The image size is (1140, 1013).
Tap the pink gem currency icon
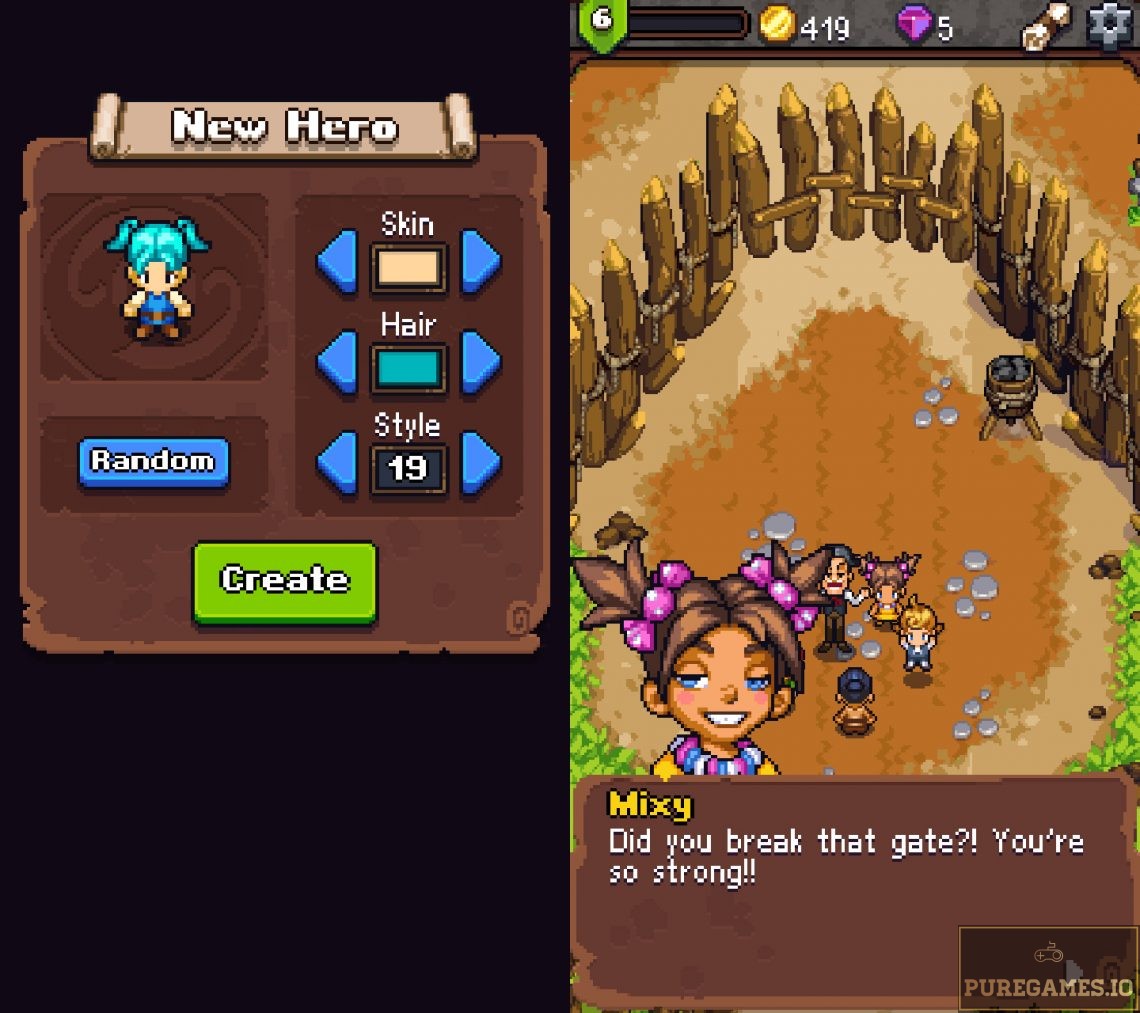coord(913,24)
